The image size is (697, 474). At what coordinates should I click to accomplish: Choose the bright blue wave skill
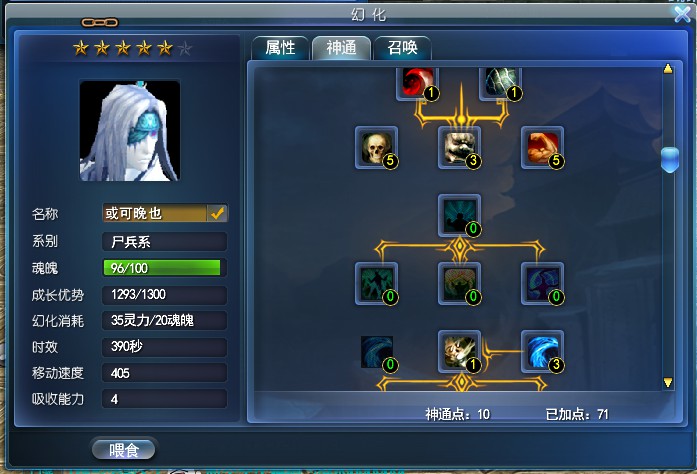coord(541,351)
